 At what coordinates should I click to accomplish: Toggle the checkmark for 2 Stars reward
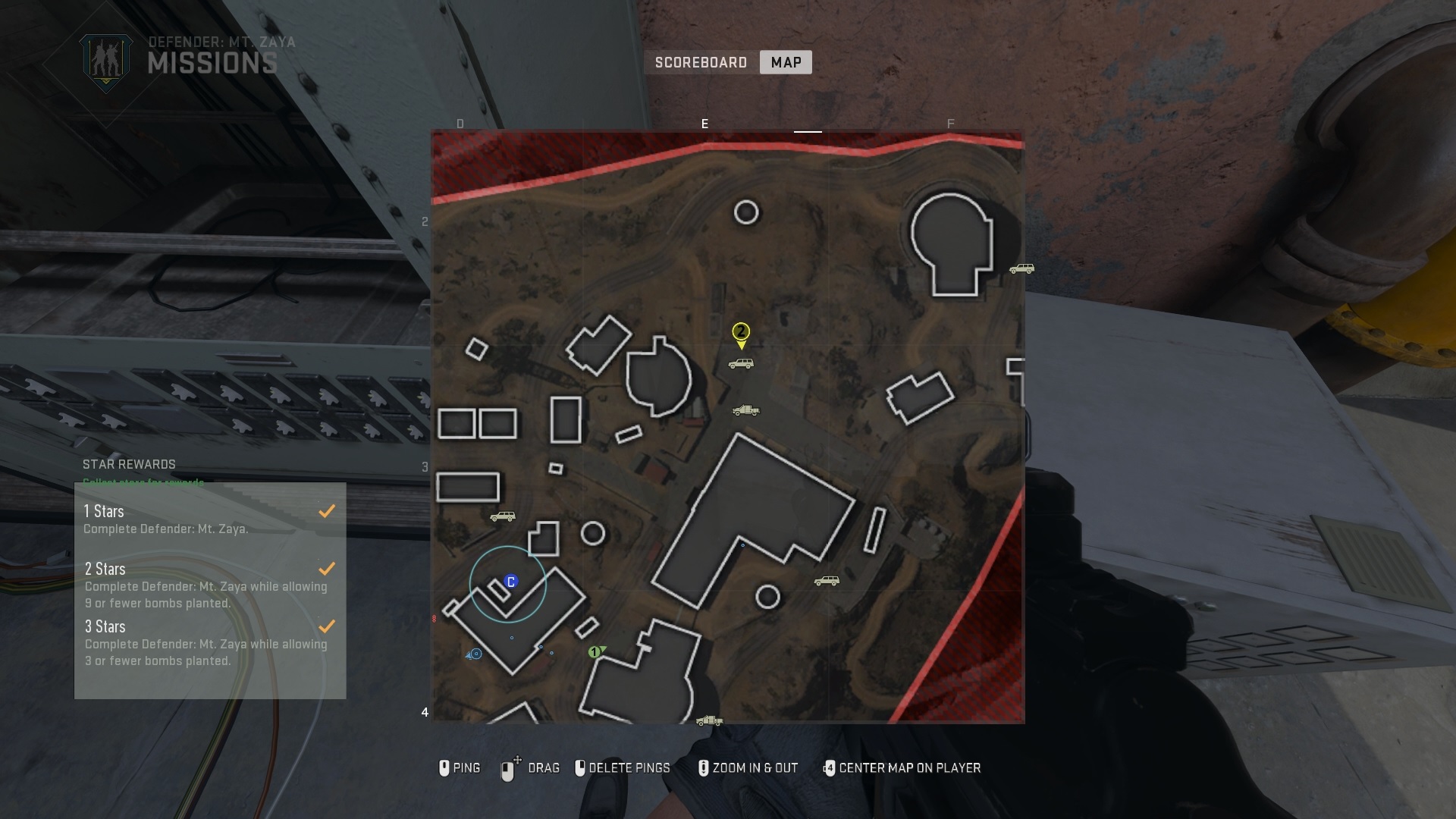pyautogui.click(x=327, y=568)
